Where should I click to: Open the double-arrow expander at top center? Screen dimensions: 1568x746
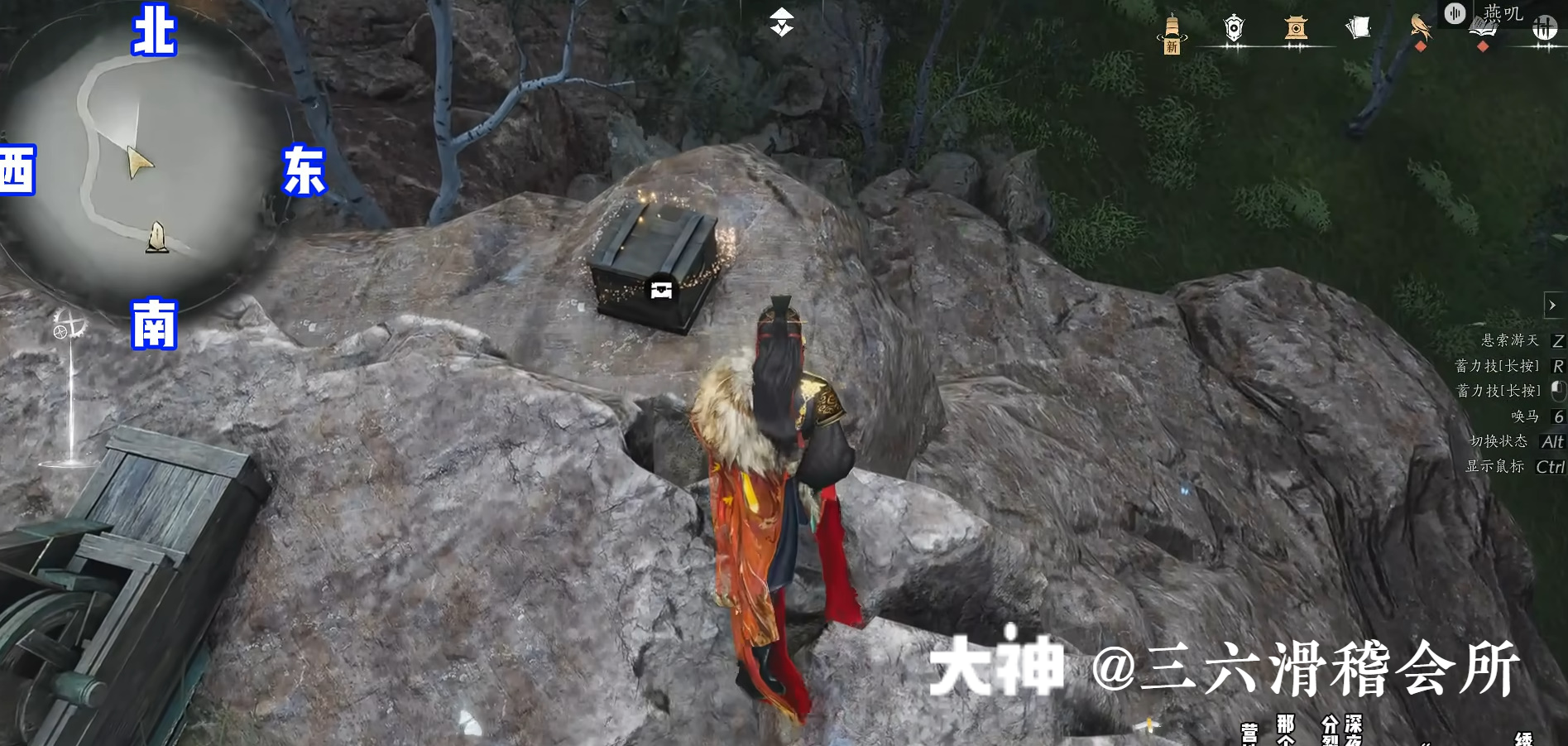[781, 22]
